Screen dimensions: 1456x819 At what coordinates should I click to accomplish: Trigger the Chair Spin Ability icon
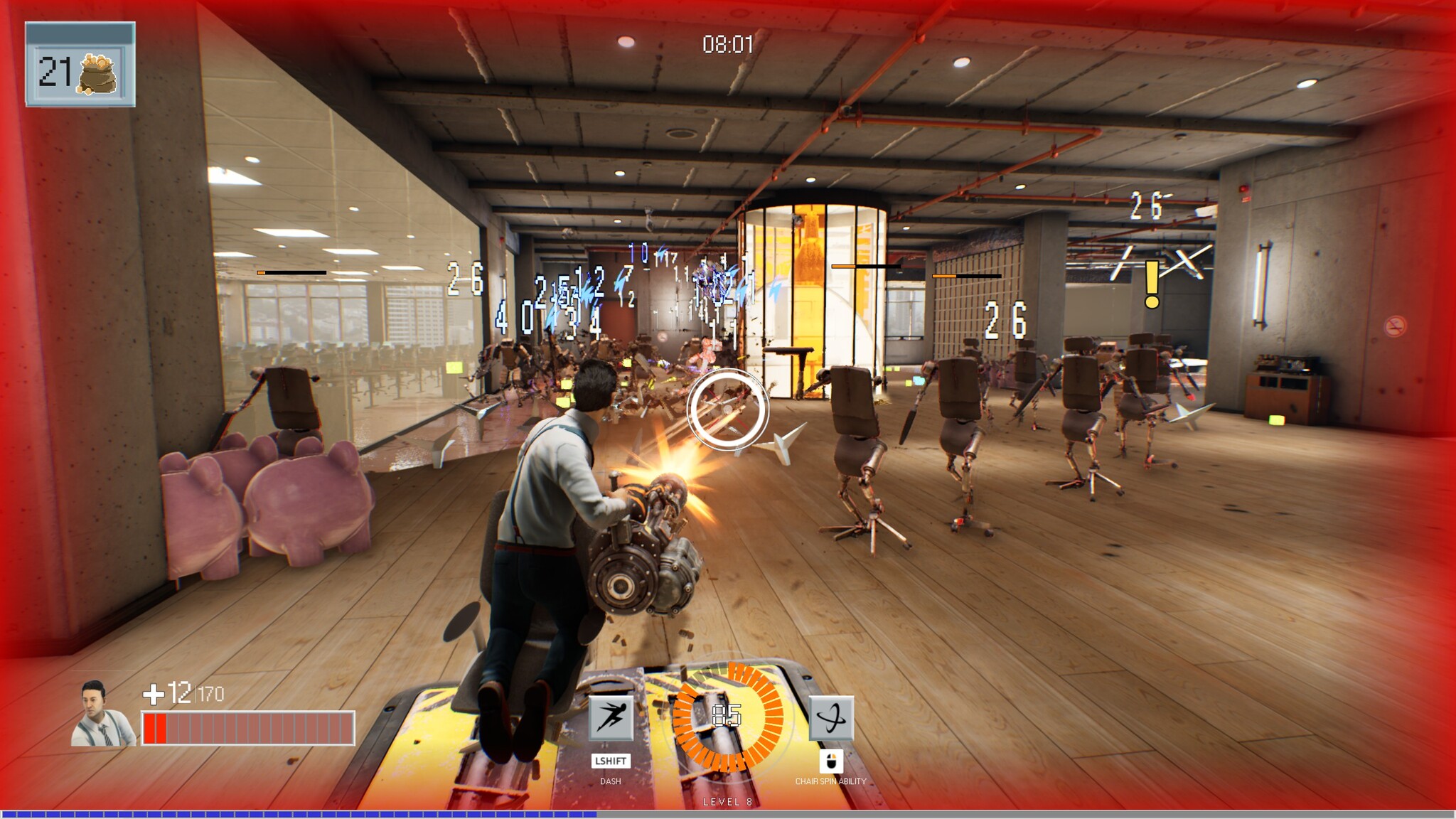831,718
